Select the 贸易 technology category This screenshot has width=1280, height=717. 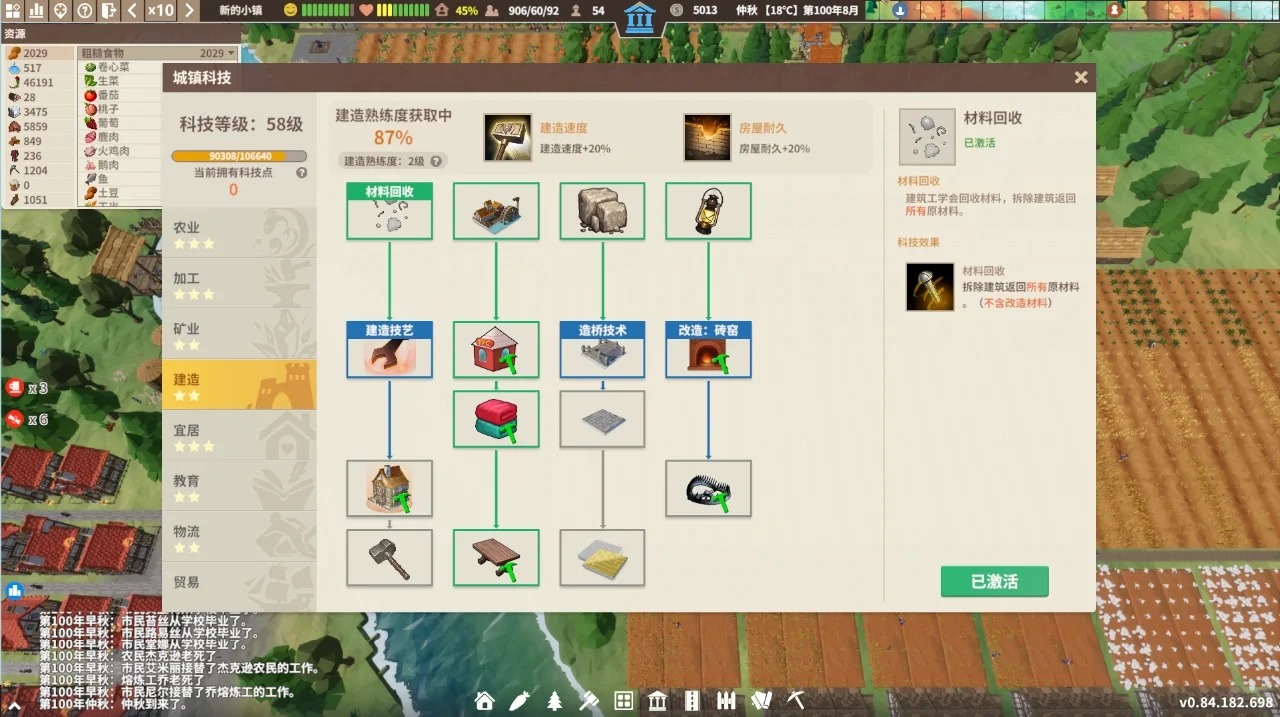238,584
